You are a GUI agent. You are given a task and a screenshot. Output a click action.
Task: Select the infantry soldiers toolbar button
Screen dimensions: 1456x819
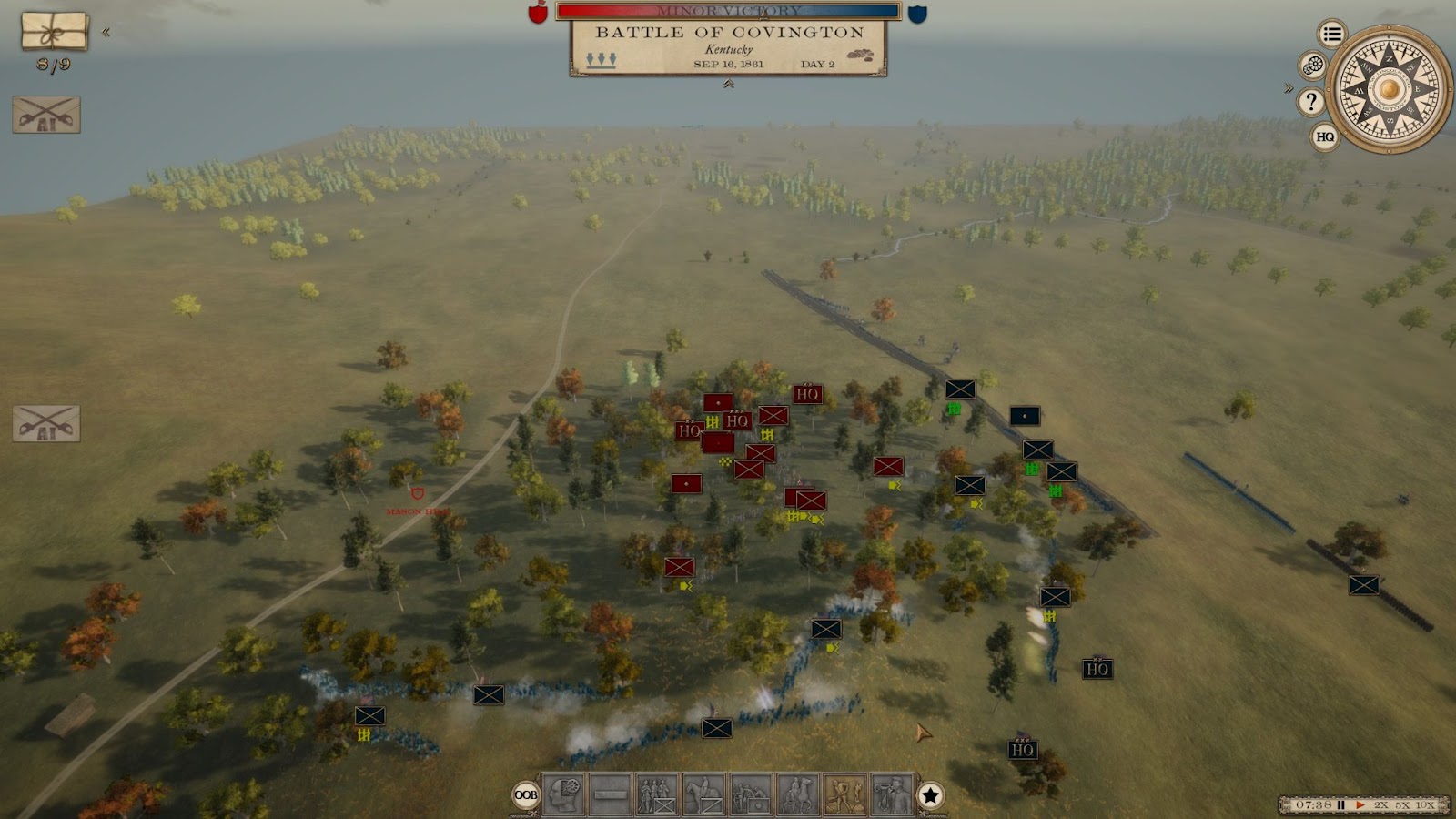coord(657,795)
